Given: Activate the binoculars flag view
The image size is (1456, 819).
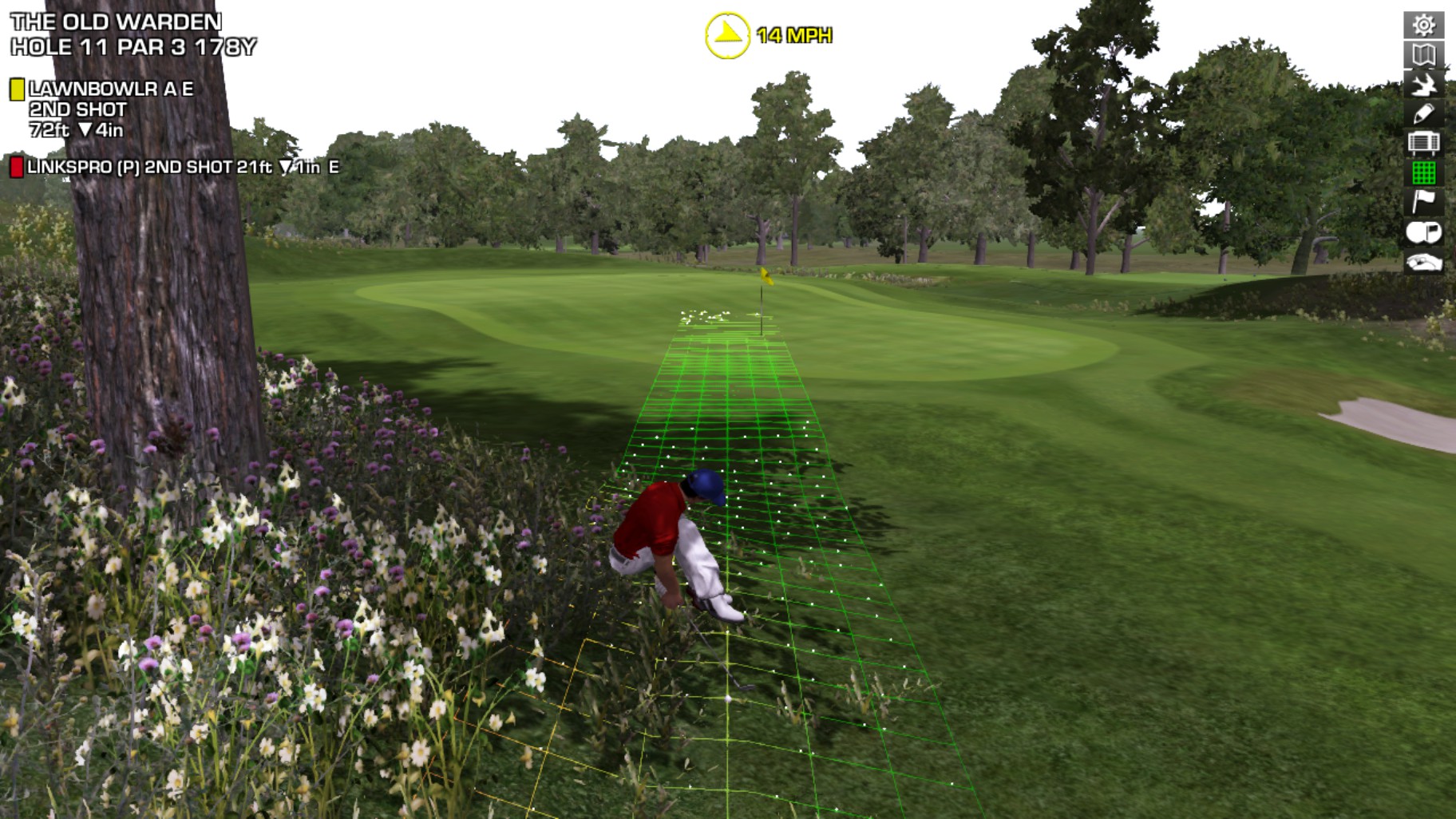Looking at the screenshot, I should [1423, 231].
